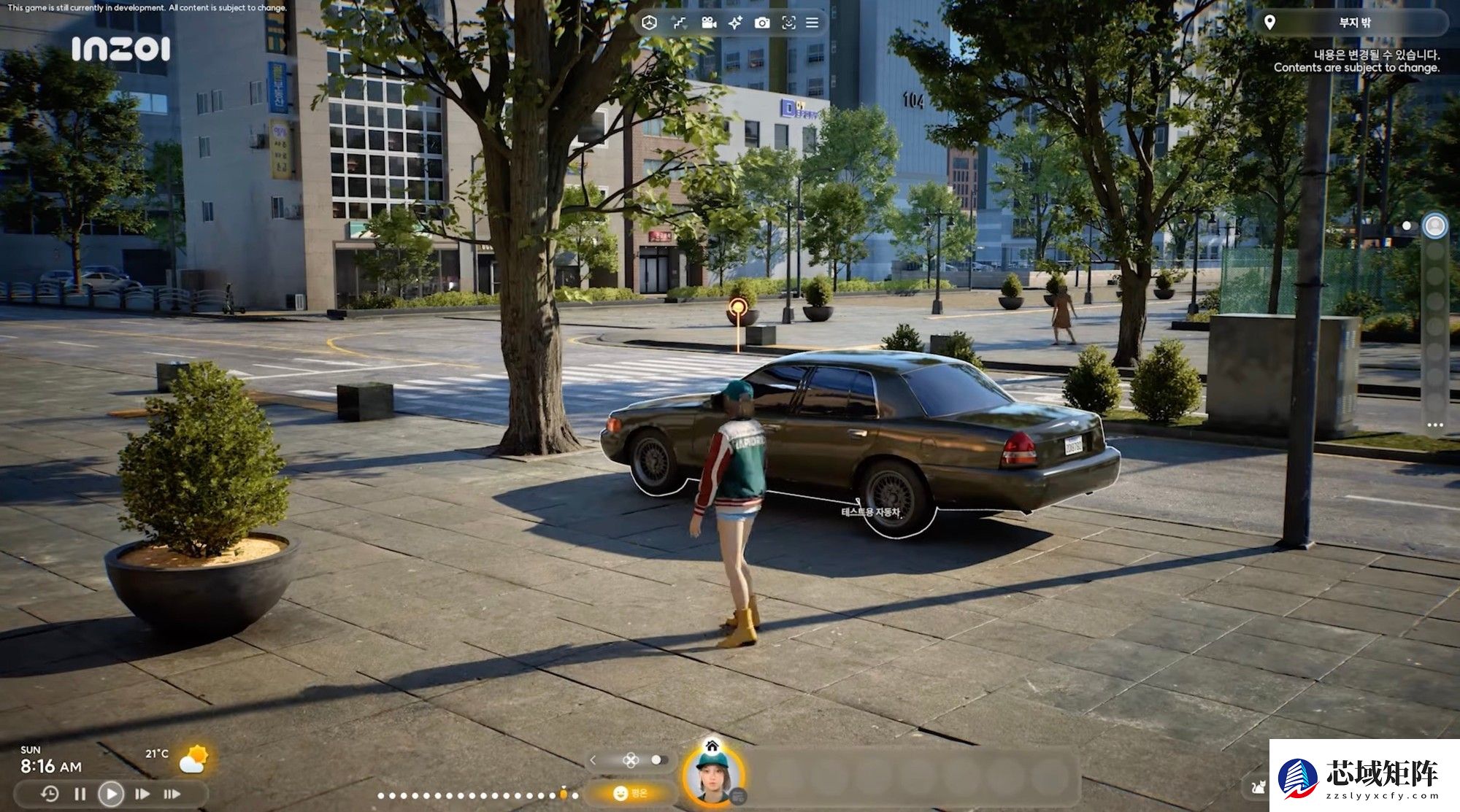This screenshot has height=812, width=1460.
Task: Pause the game time
Action: (80, 794)
